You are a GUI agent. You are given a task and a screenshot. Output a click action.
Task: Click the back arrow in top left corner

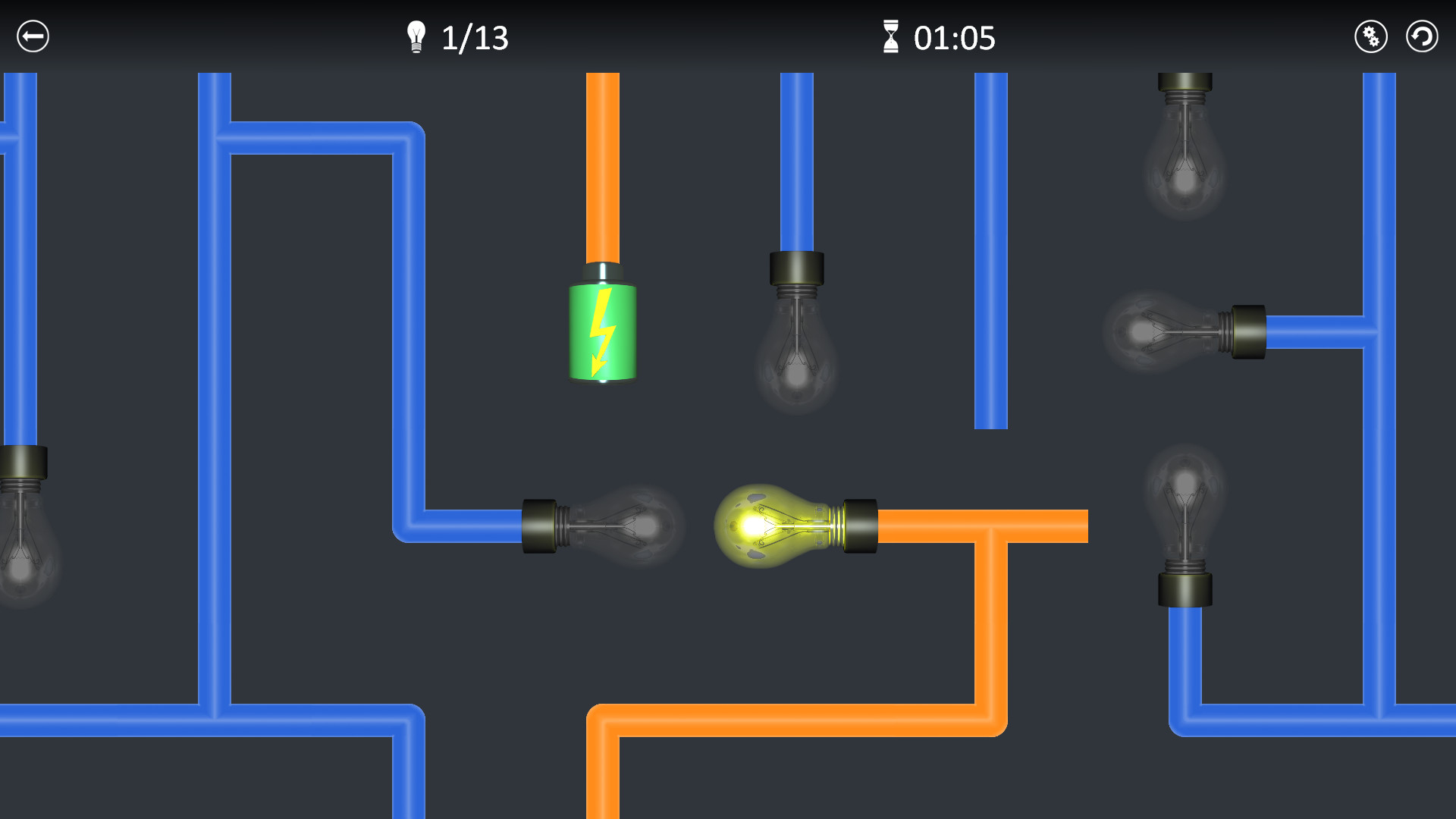pos(32,36)
